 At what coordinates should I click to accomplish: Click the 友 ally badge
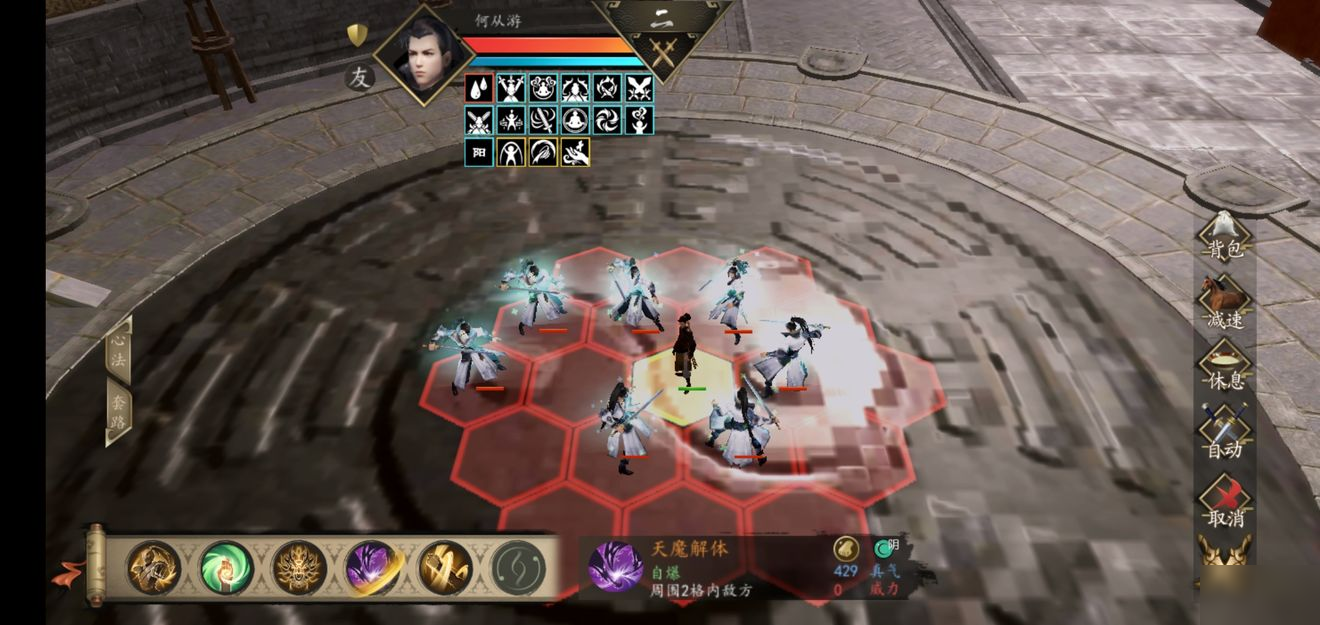tap(359, 77)
